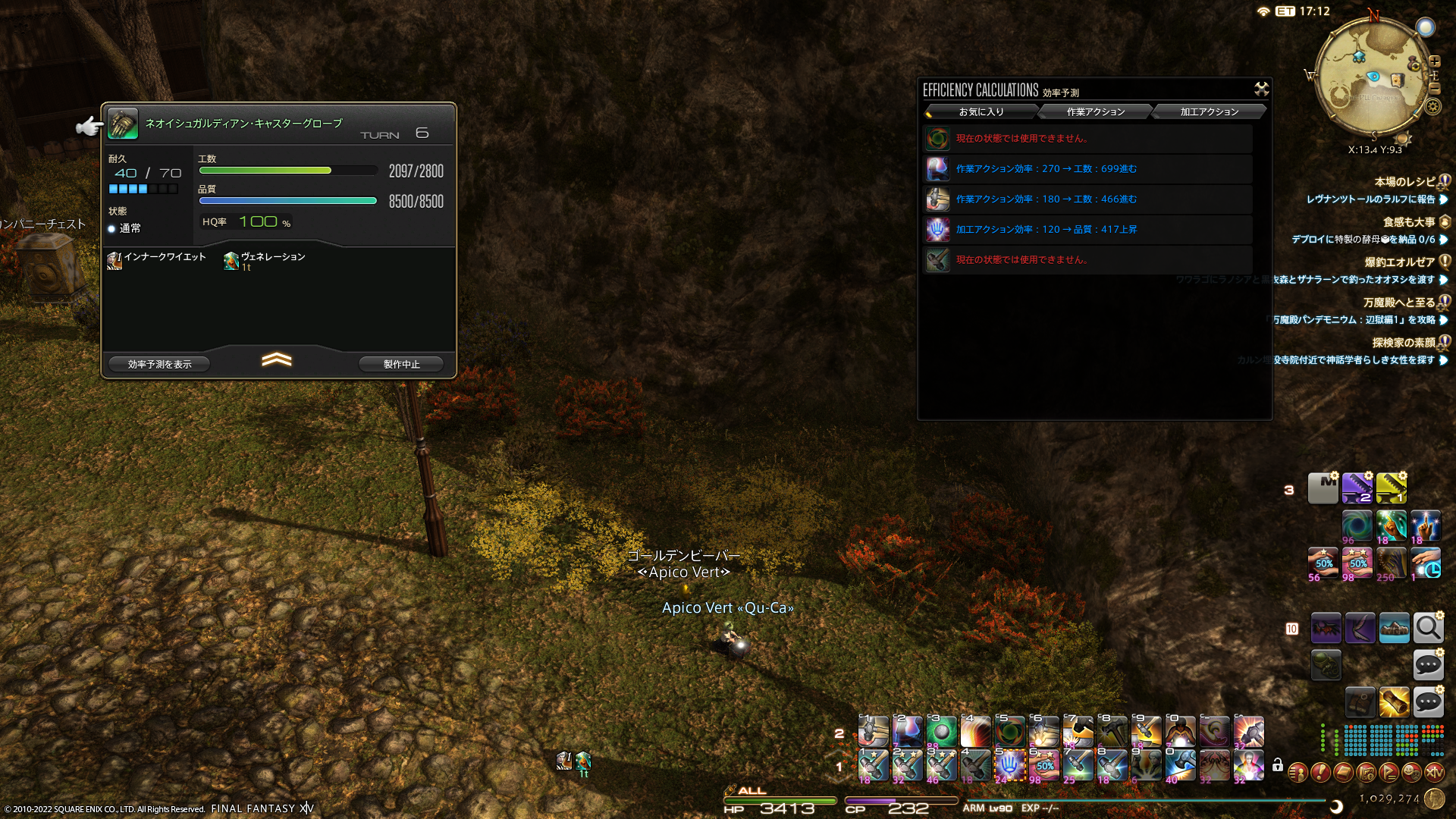Select the row showing 品質：417上昇

[x=1087, y=230]
